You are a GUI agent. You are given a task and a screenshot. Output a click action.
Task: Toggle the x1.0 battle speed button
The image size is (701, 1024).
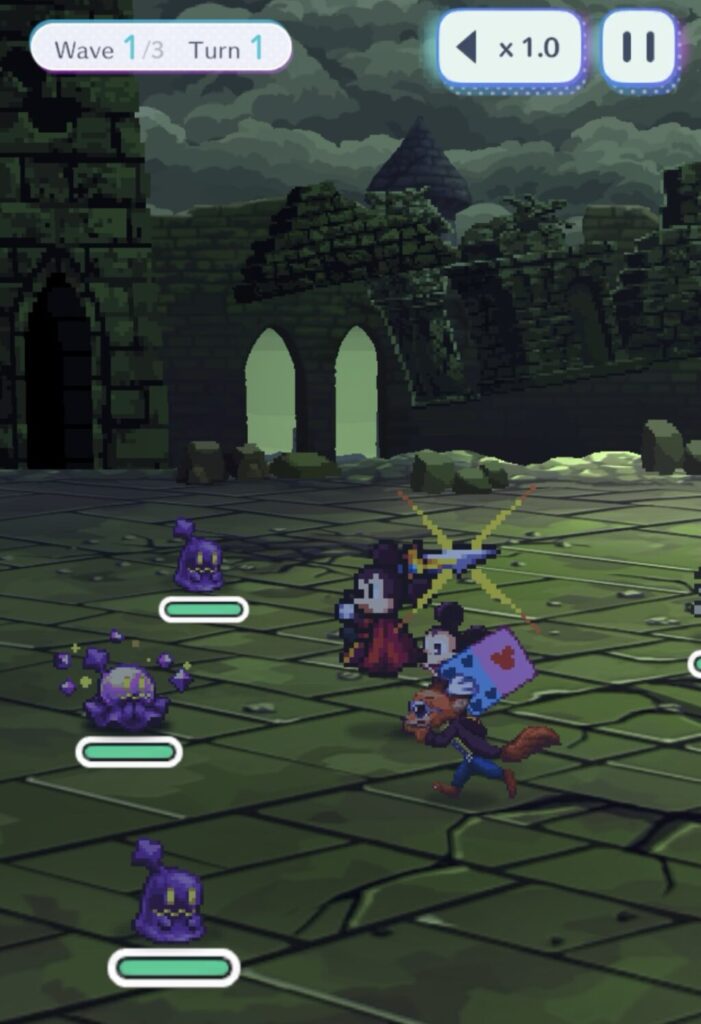point(510,48)
